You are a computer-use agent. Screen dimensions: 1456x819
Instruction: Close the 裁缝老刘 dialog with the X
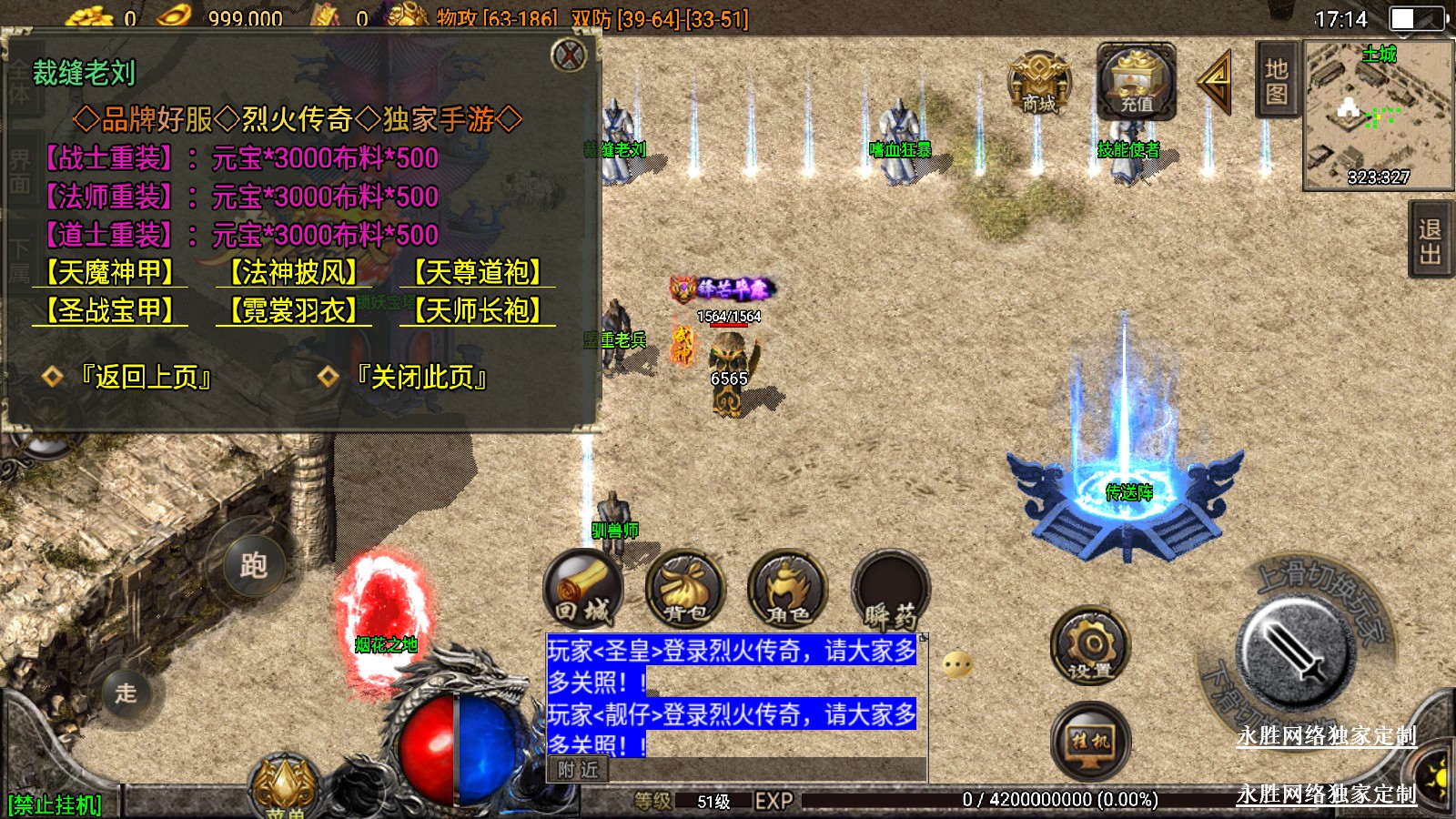click(570, 56)
